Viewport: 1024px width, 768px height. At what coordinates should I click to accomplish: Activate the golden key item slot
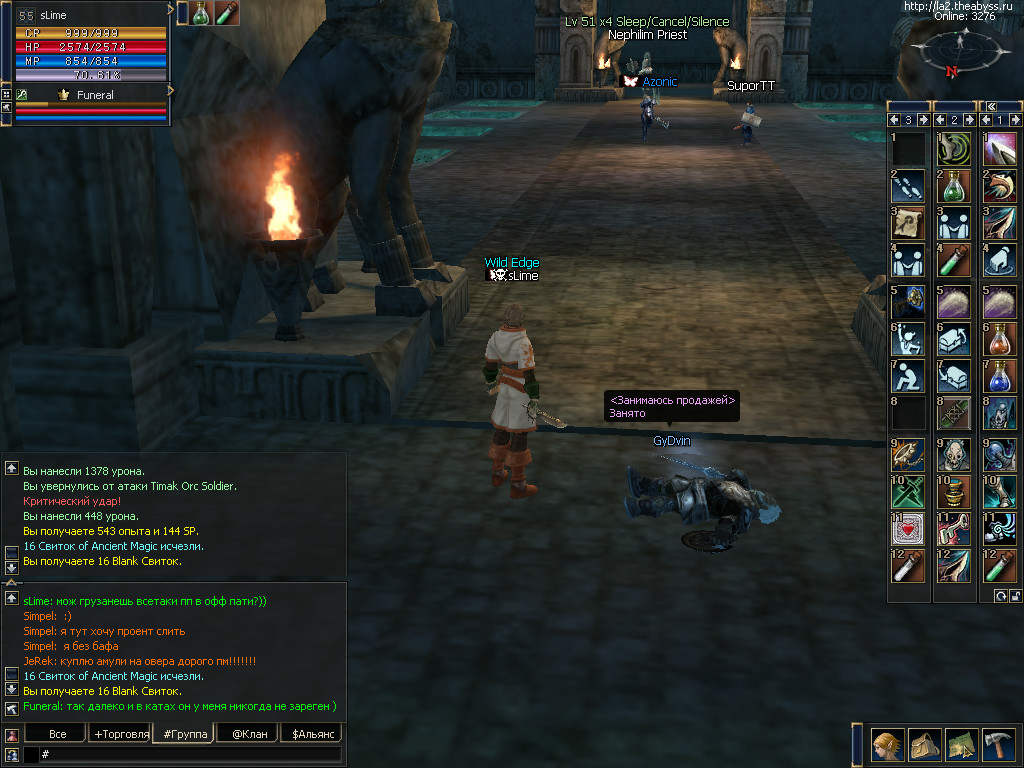(x=907, y=300)
